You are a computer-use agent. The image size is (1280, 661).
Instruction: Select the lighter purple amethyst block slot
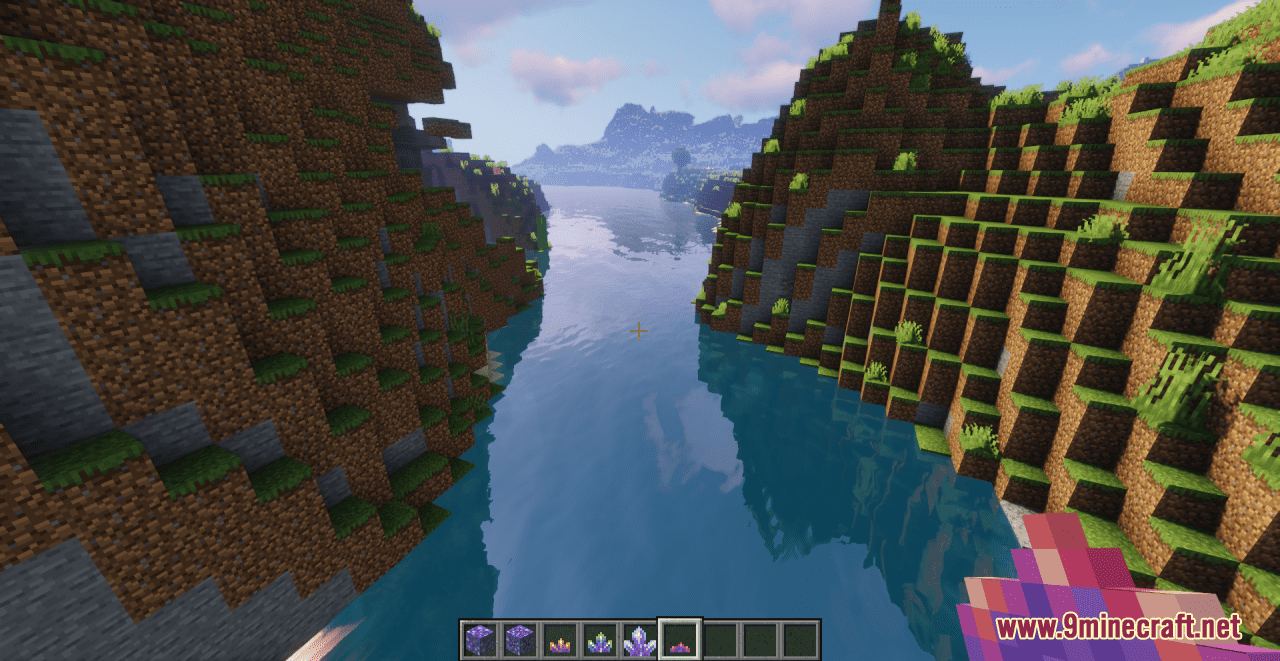click(x=479, y=640)
